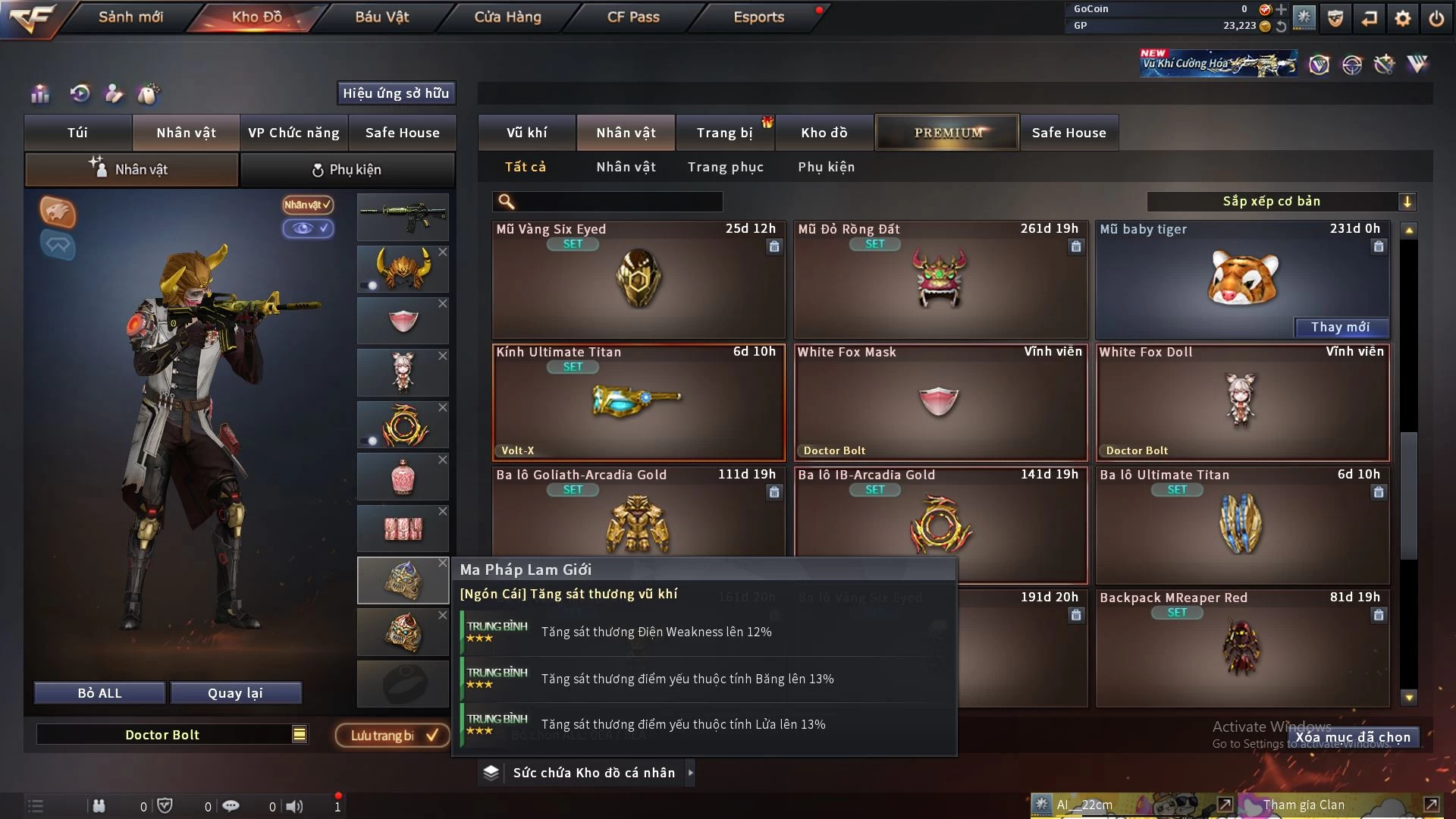
Task: Select the VP Chức năng tab
Action: pyautogui.click(x=293, y=133)
